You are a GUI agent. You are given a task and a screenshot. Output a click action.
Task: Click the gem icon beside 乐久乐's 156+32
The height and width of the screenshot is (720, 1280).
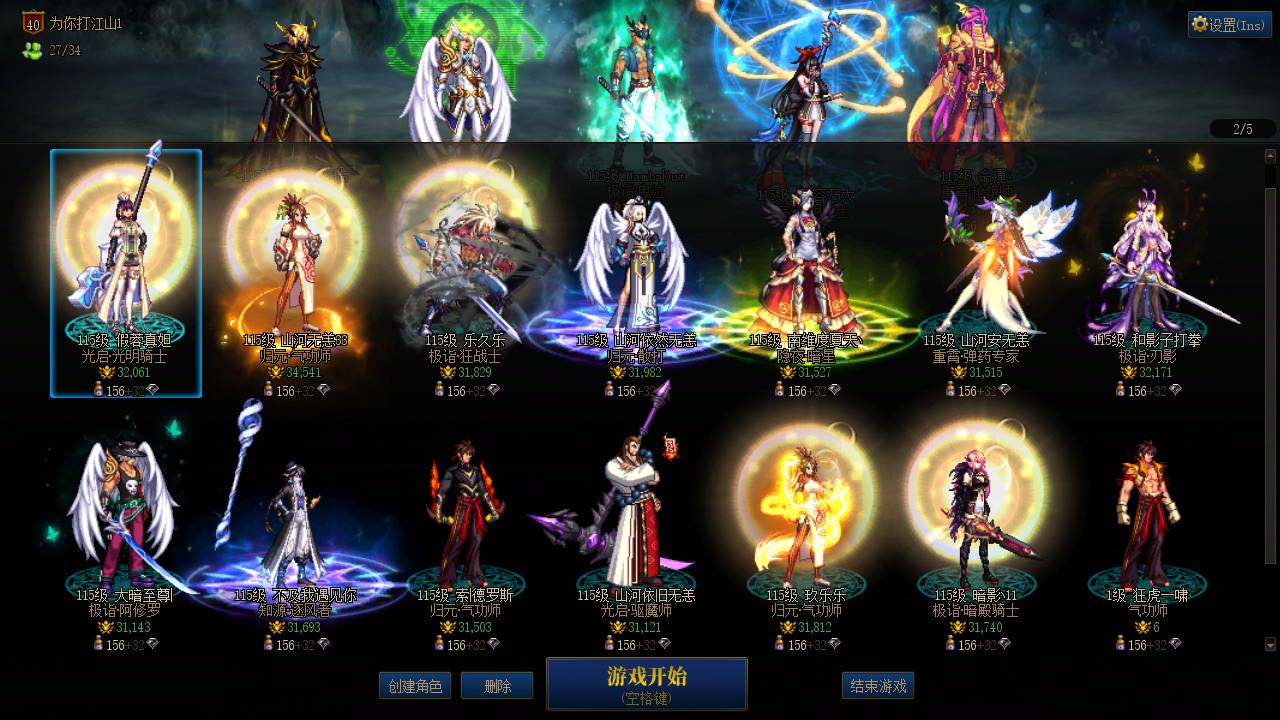click(x=492, y=389)
